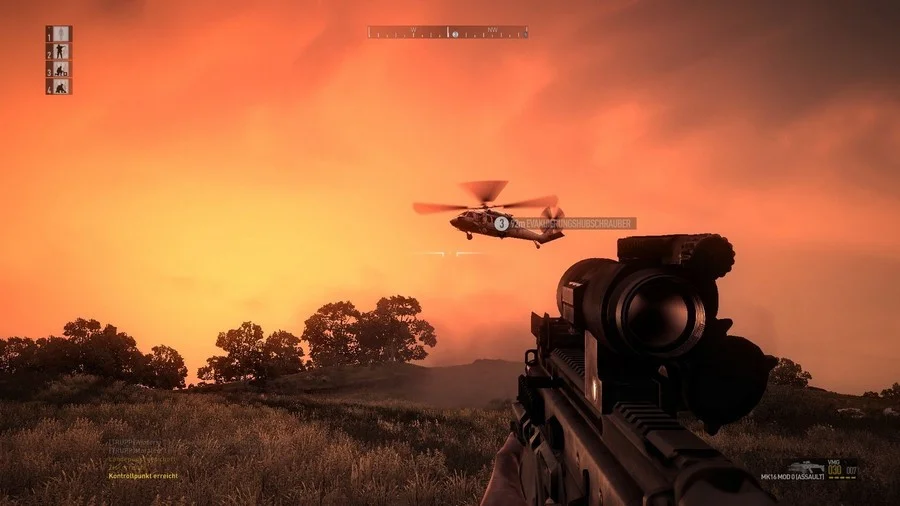Select squad member 3 icon
Screen dimensions: 900x506
(x=60, y=69)
